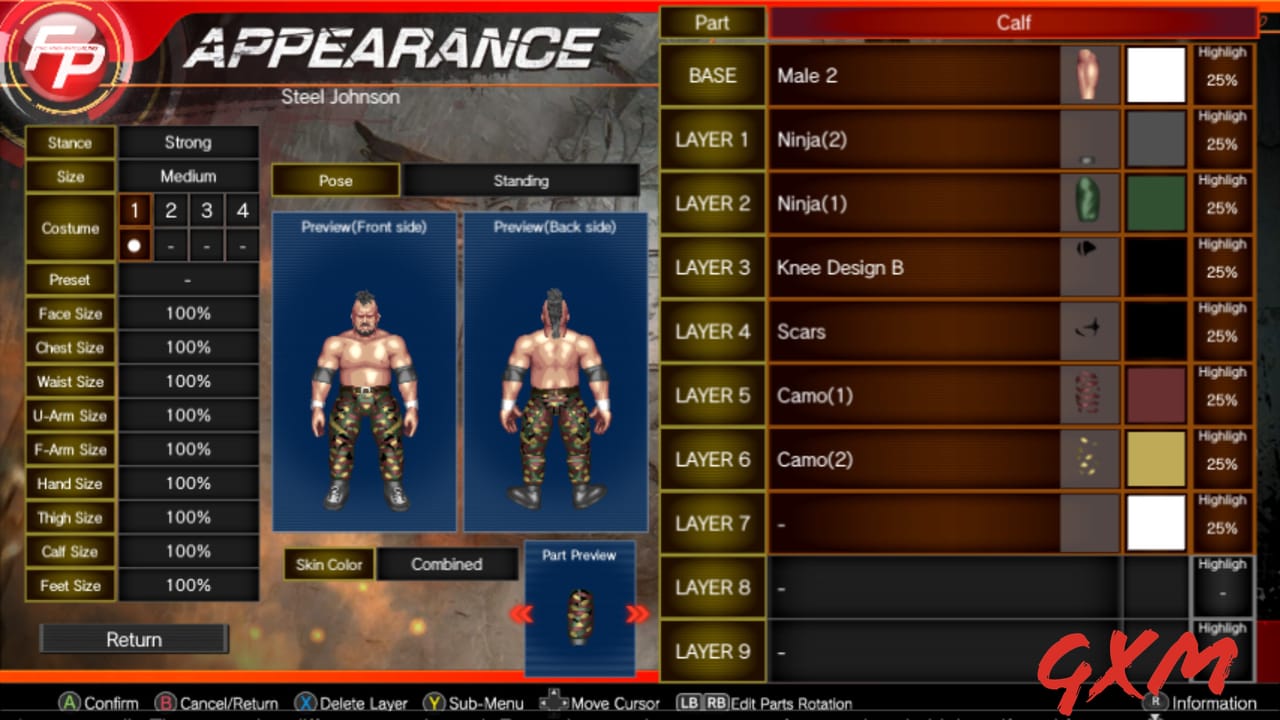Screen dimensions: 1280x720
Task: Select the Male 2 calf base thumbnail
Action: pos(1089,75)
